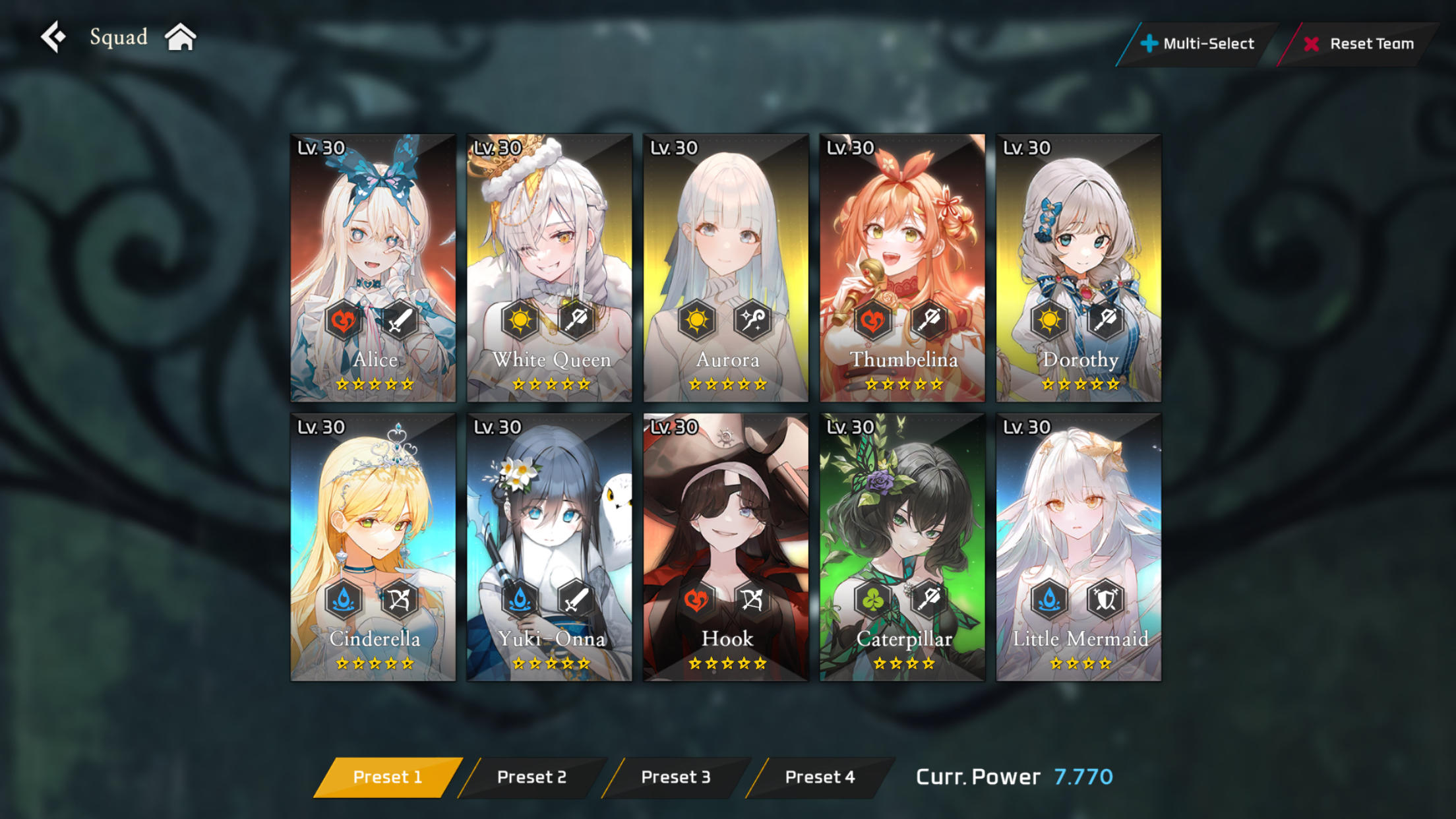
Task: Click the mace class icon on Thumbelina
Action: [929, 321]
